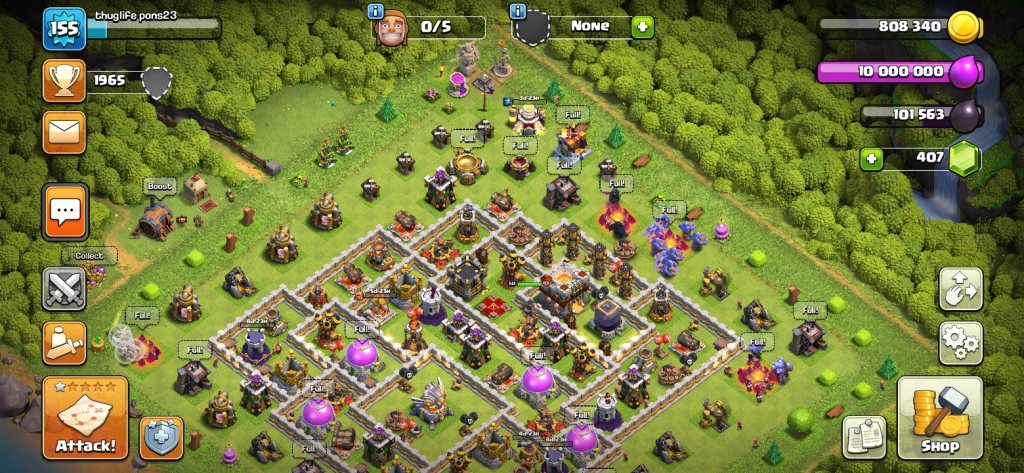Open the layout editor notes button
This screenshot has height=473, width=1024.
864,436
